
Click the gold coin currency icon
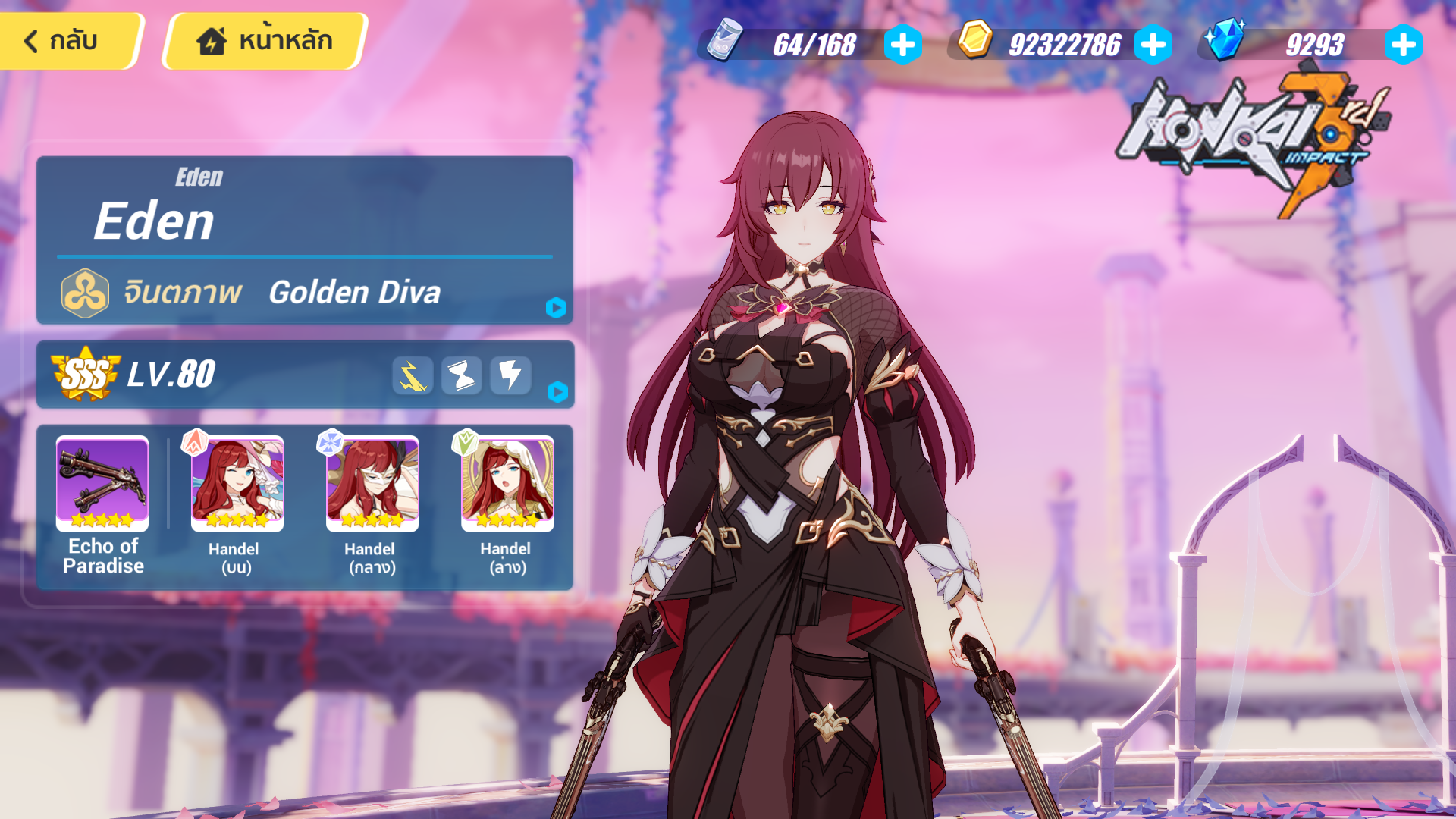tap(974, 45)
